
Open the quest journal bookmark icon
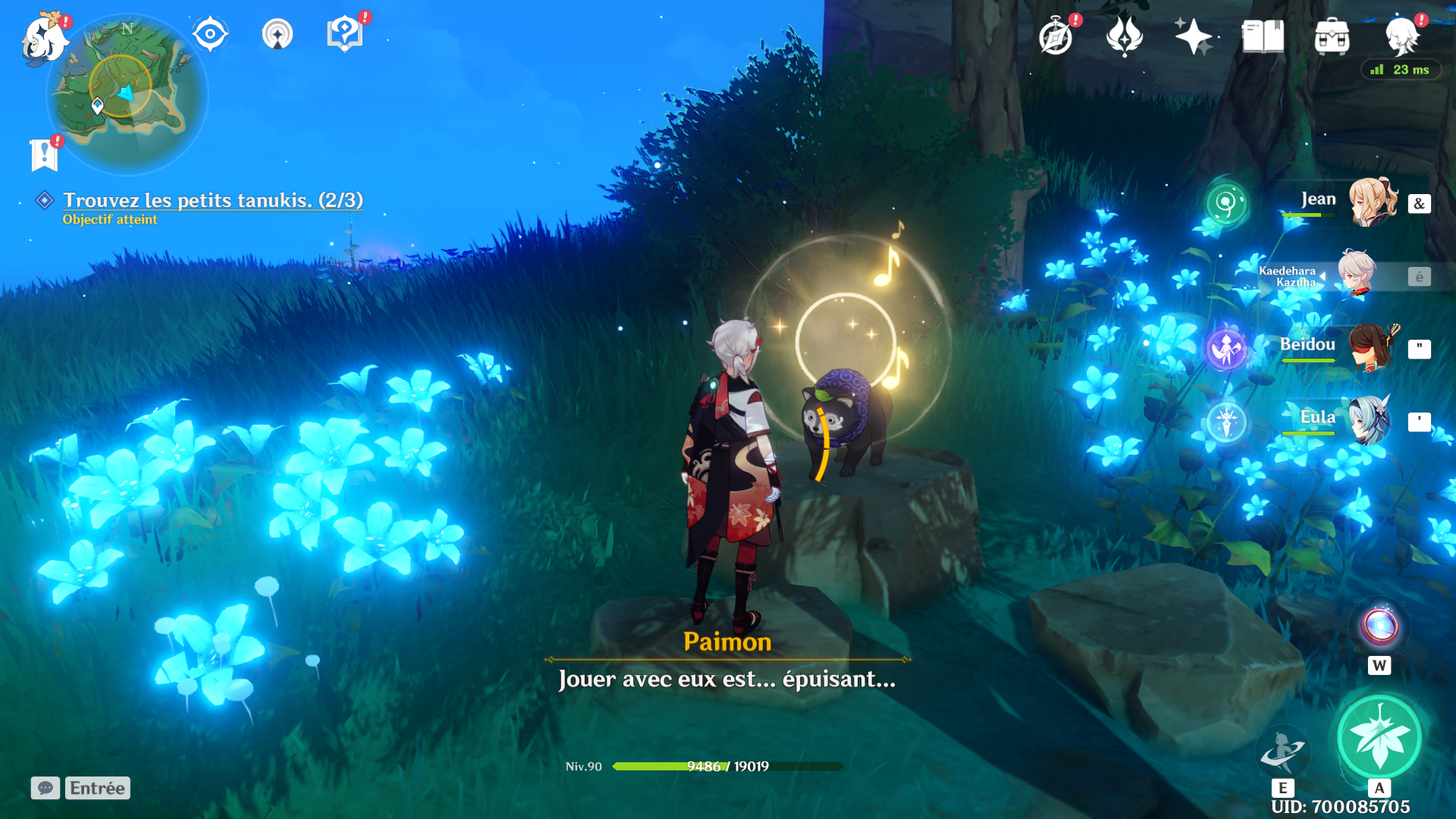pyautogui.click(x=44, y=155)
